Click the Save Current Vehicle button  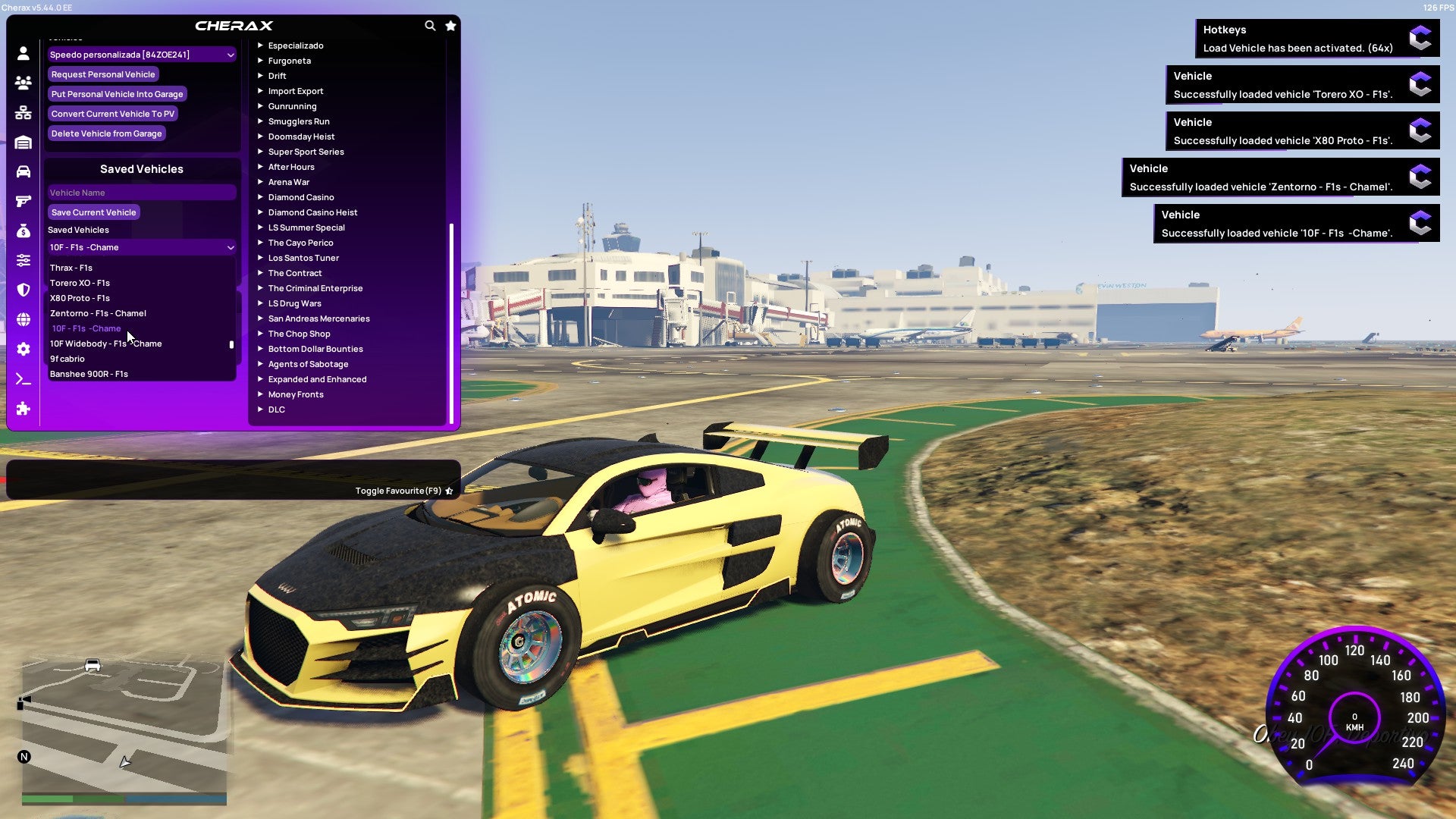[93, 212]
